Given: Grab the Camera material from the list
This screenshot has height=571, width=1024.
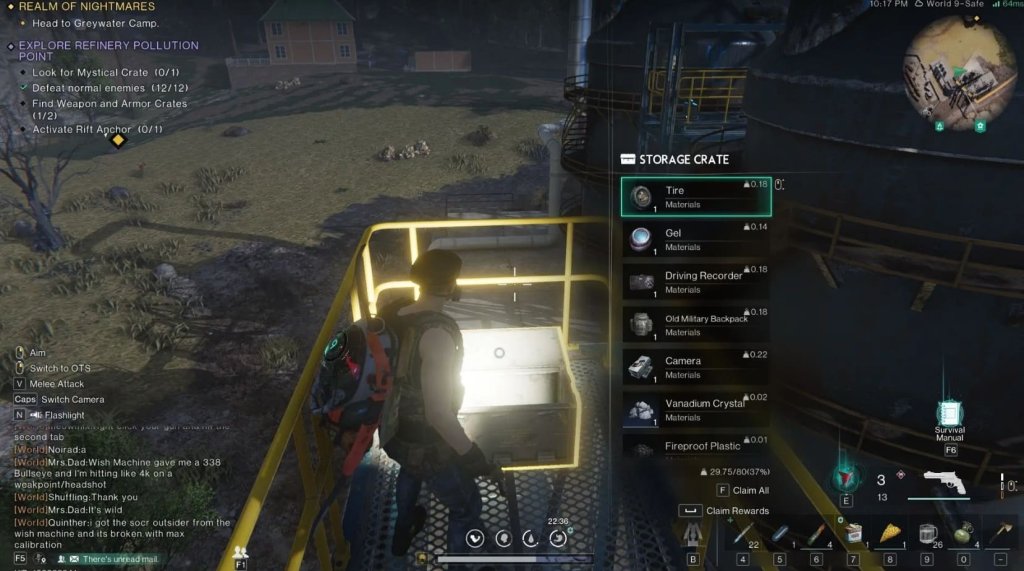Looking at the screenshot, I should pos(696,367).
